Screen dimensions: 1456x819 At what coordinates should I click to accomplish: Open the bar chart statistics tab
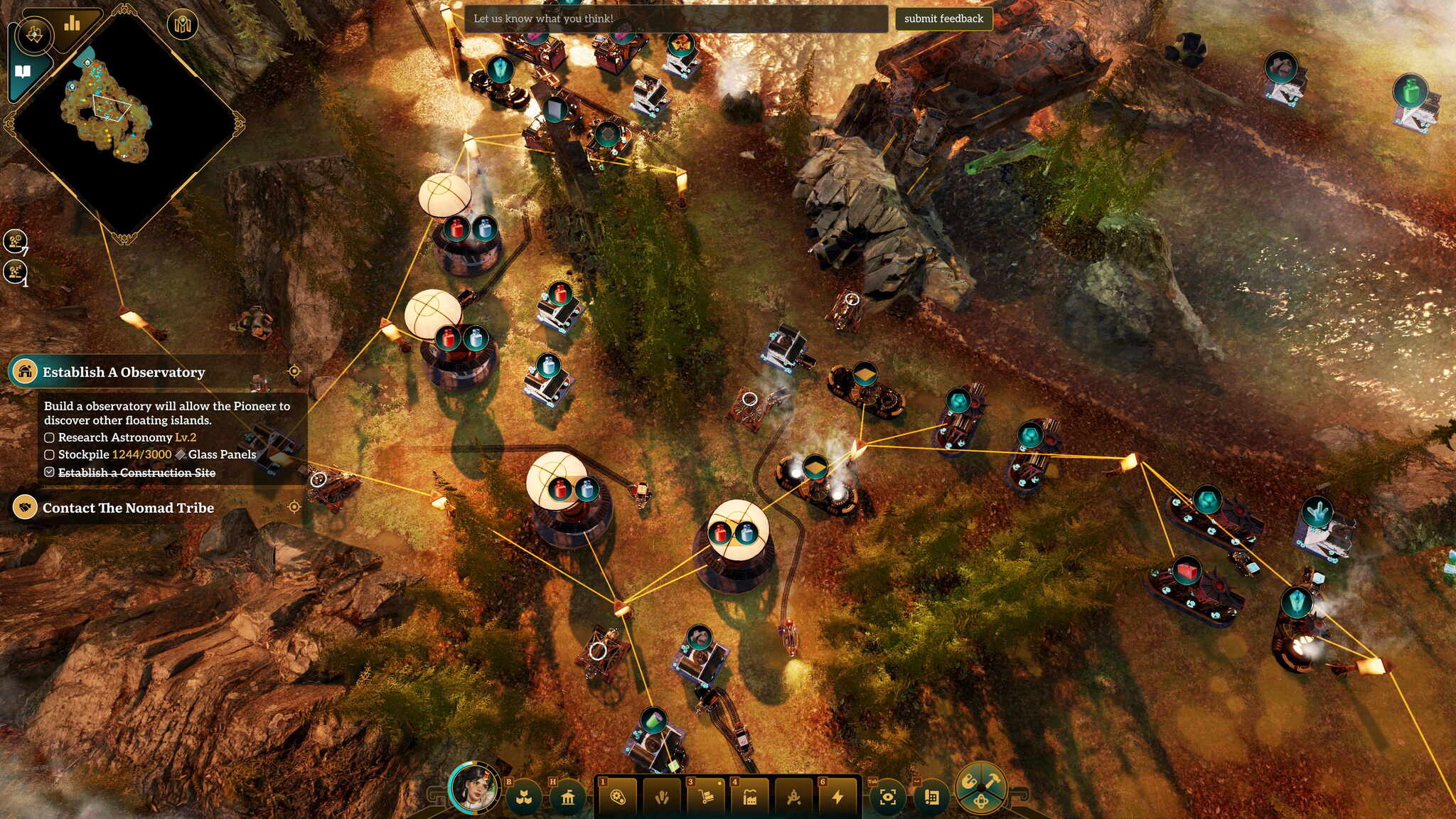pyautogui.click(x=72, y=25)
